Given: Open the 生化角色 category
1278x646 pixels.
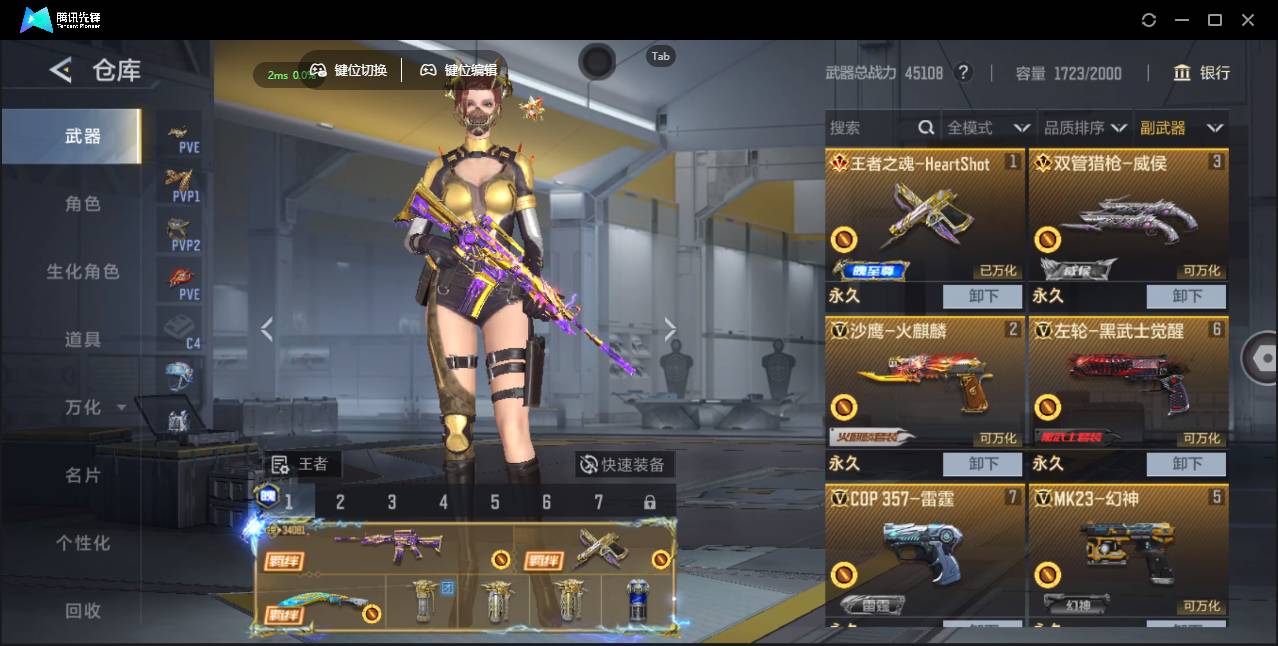Looking at the screenshot, I should 83,272.
